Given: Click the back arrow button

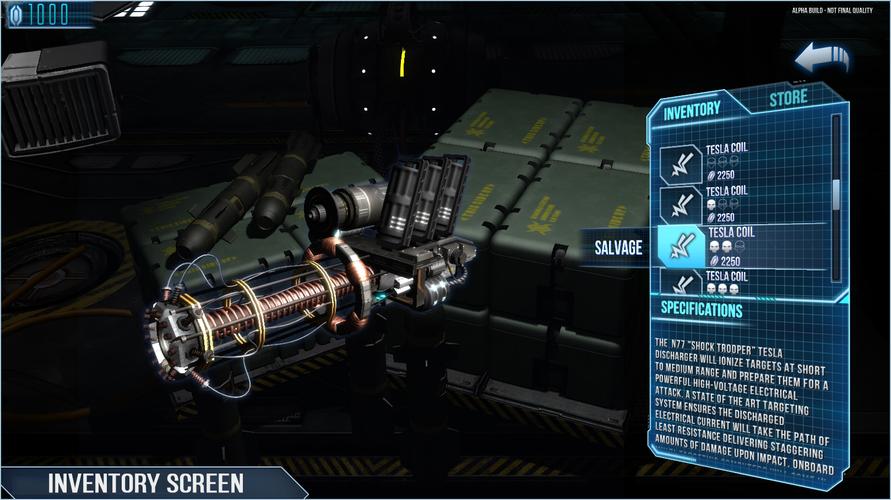Looking at the screenshot, I should pyautogui.click(x=822, y=59).
